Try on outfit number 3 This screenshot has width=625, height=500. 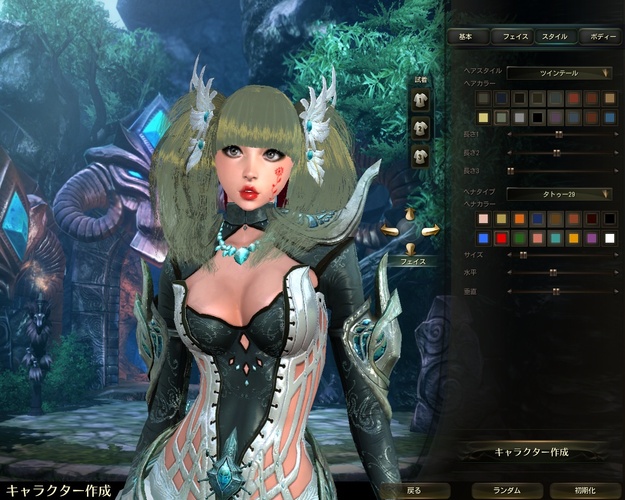[x=421, y=154]
